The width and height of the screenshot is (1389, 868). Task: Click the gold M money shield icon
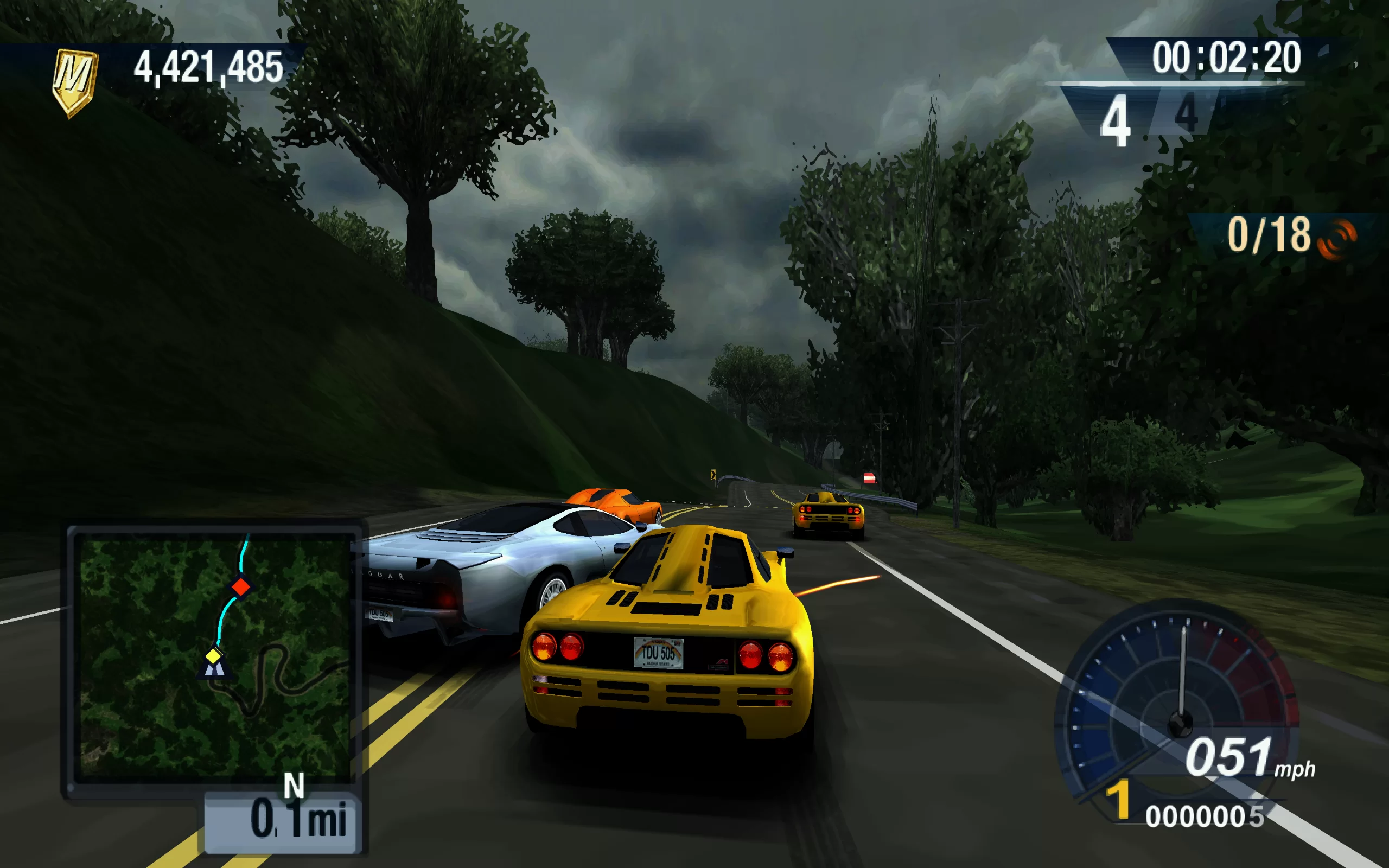click(75, 82)
